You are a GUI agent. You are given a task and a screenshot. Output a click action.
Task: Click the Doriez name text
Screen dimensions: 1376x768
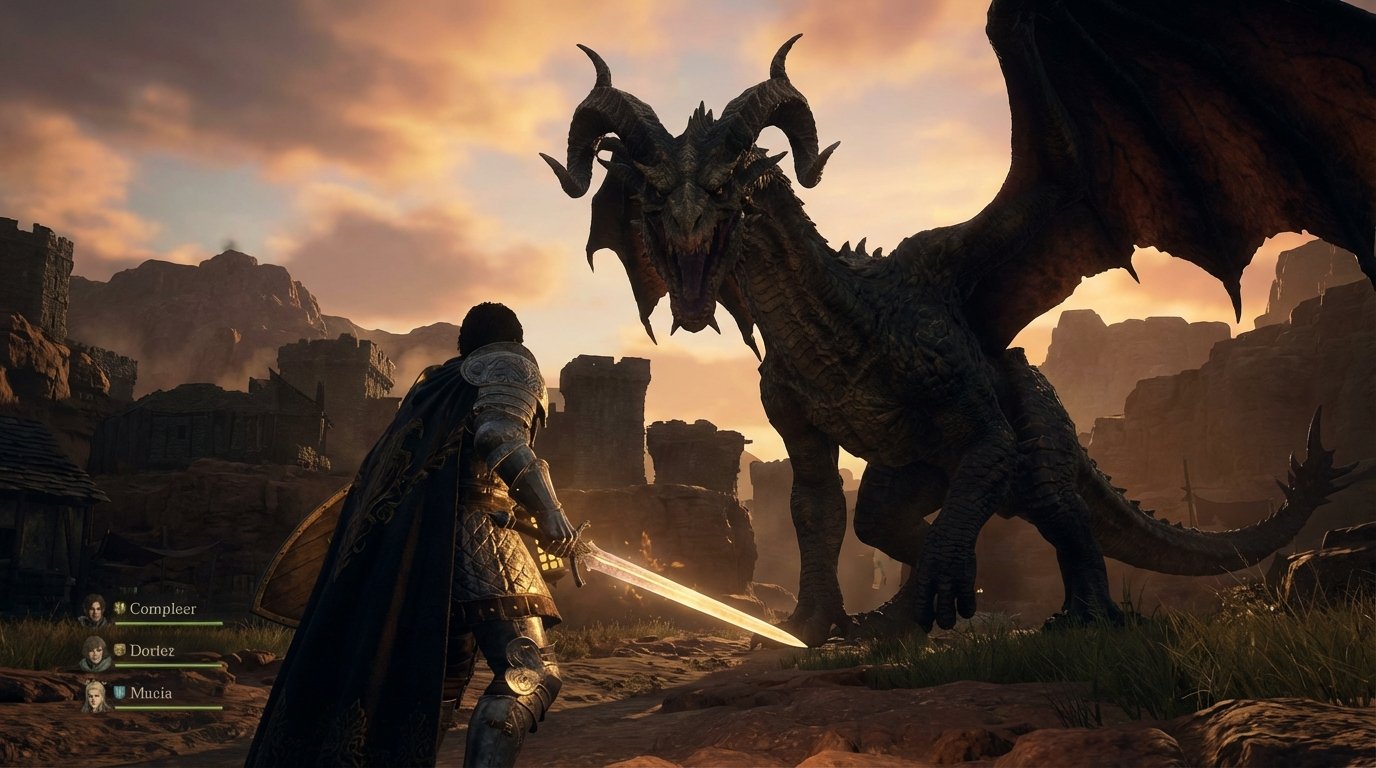tap(153, 651)
